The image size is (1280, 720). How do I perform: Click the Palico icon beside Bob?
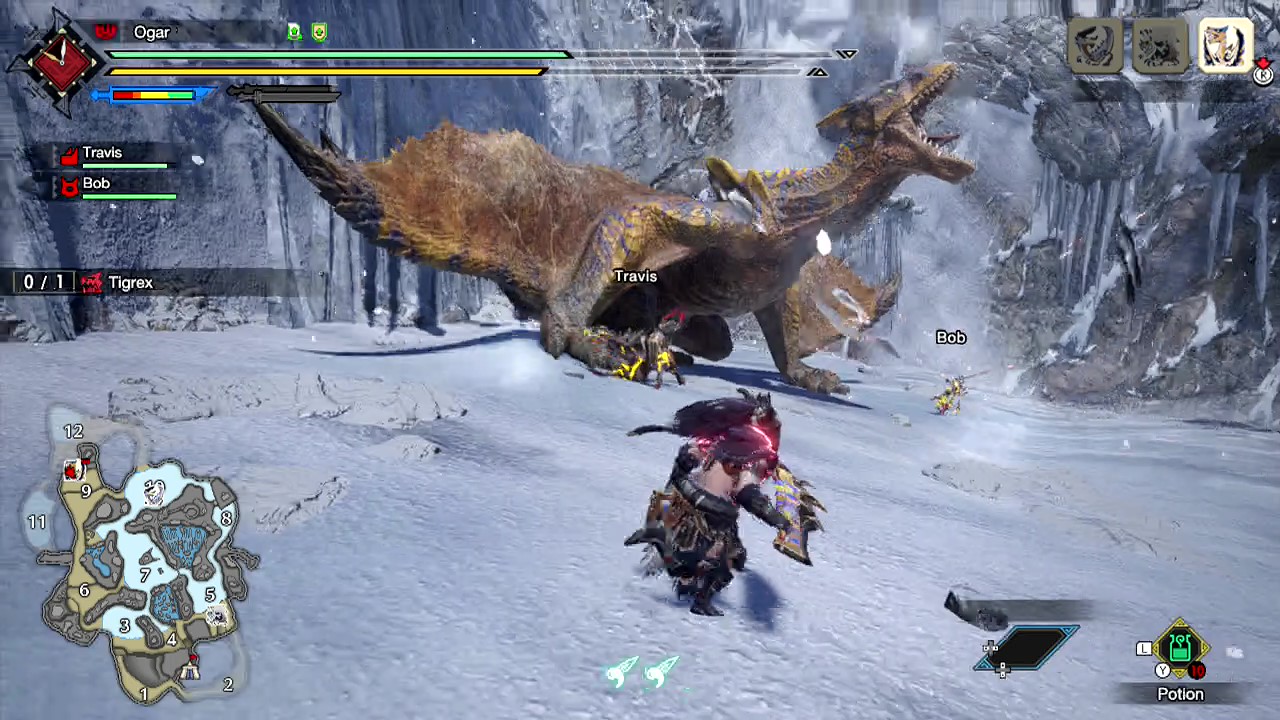[69, 186]
